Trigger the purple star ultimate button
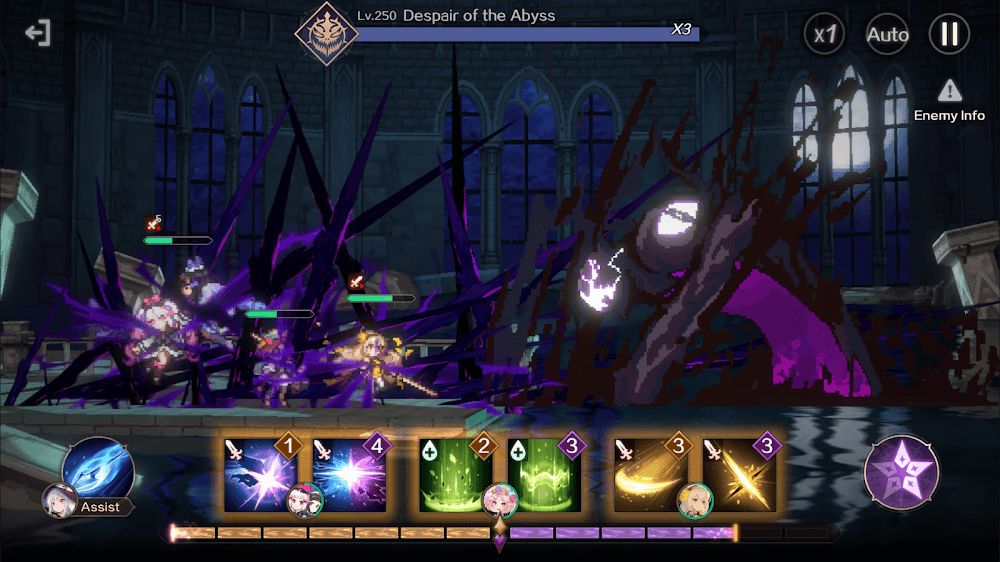The width and height of the screenshot is (1000, 562). click(x=901, y=471)
